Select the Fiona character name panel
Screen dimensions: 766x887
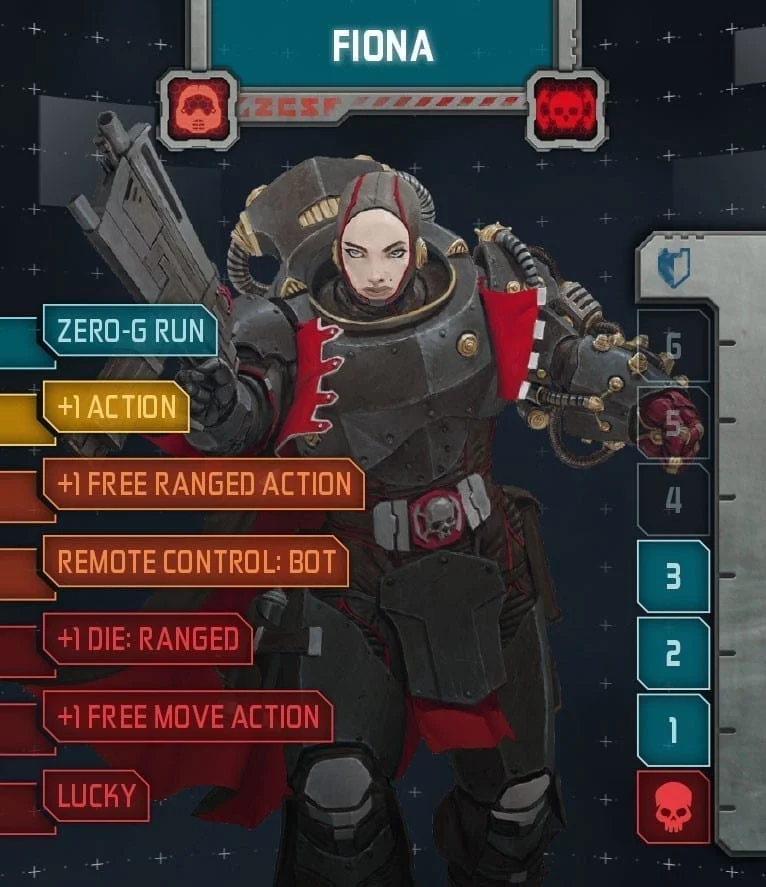coord(383,44)
